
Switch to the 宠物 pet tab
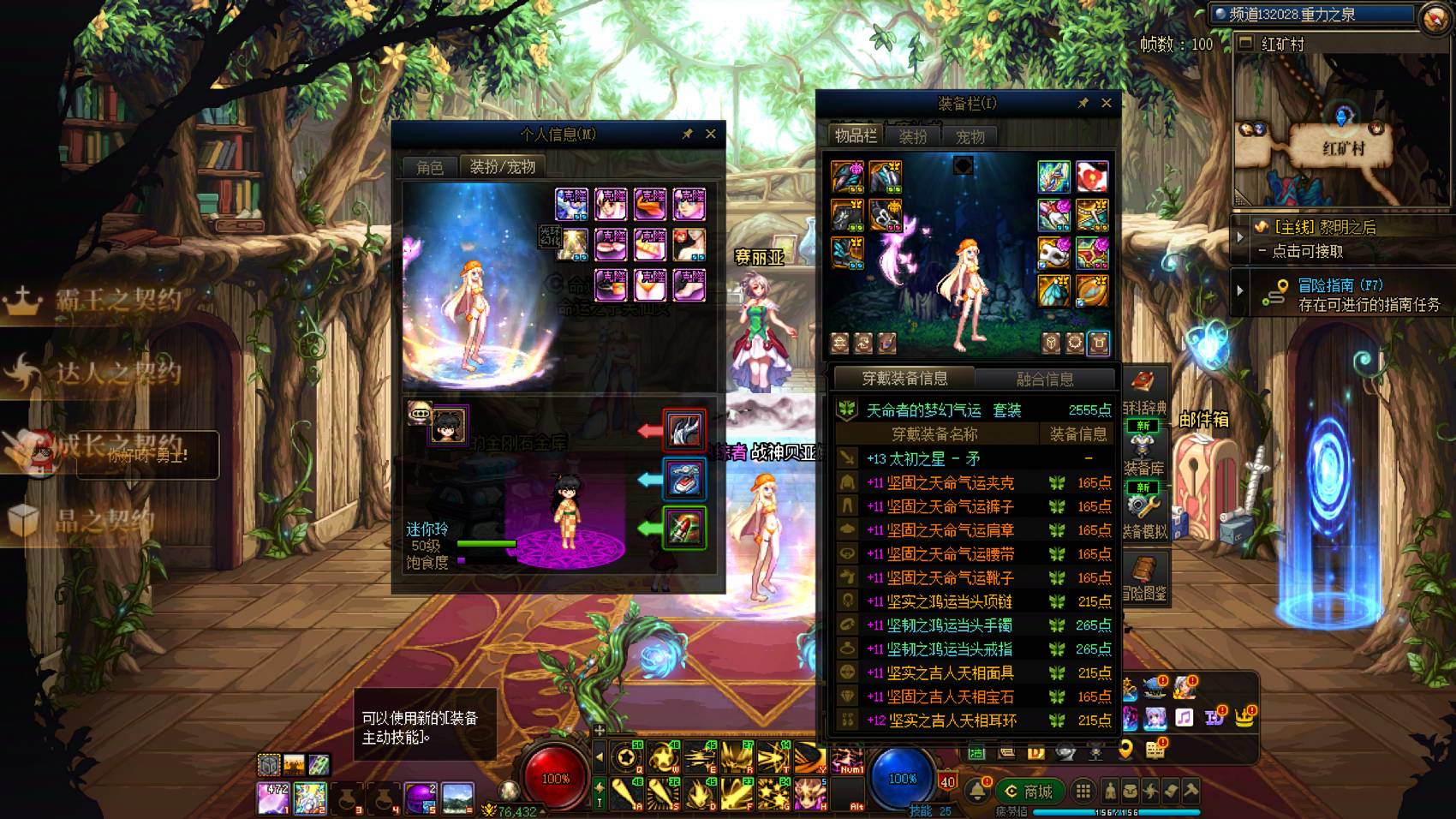tap(970, 136)
